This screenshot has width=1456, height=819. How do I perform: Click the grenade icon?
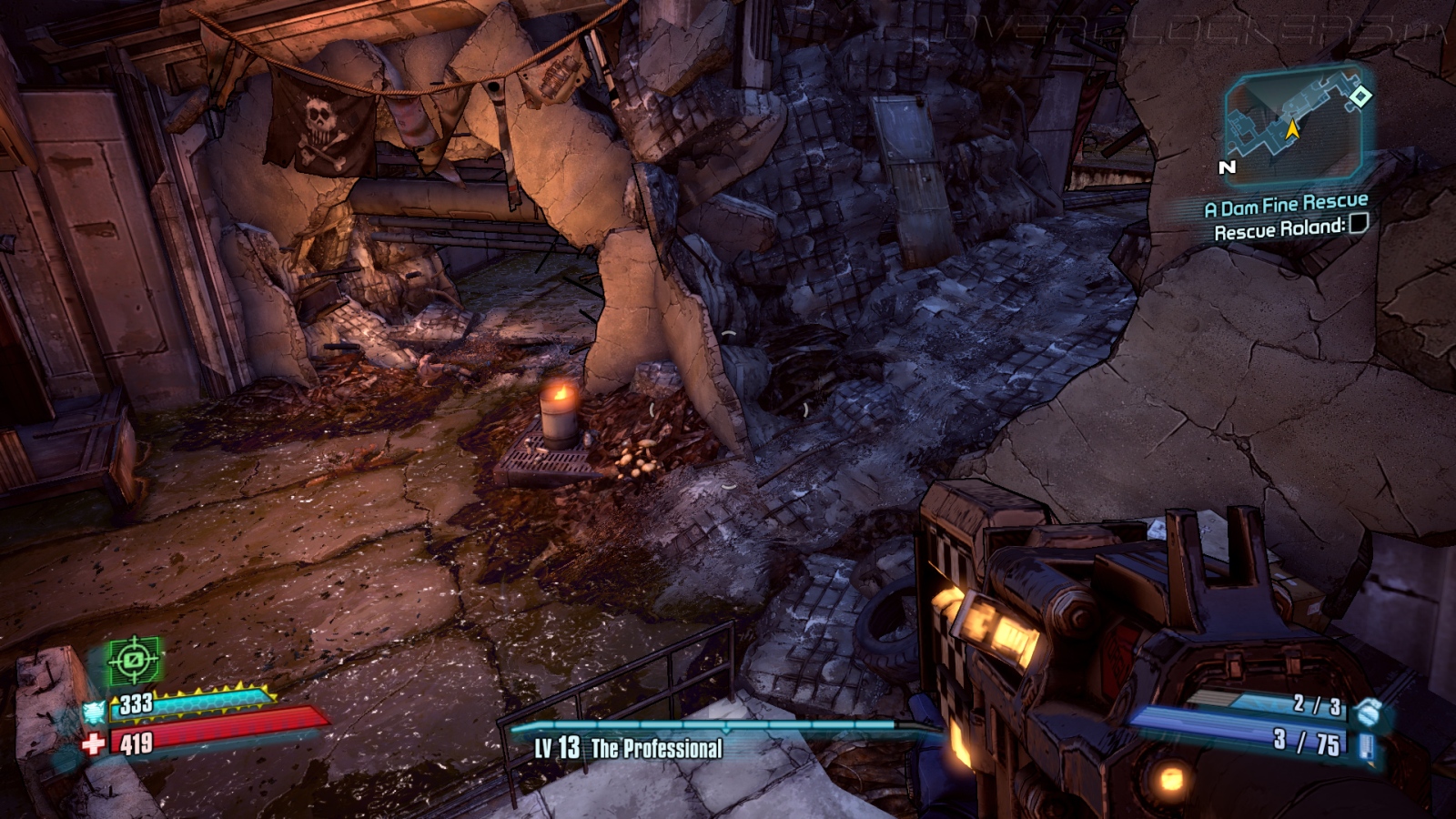1367,710
